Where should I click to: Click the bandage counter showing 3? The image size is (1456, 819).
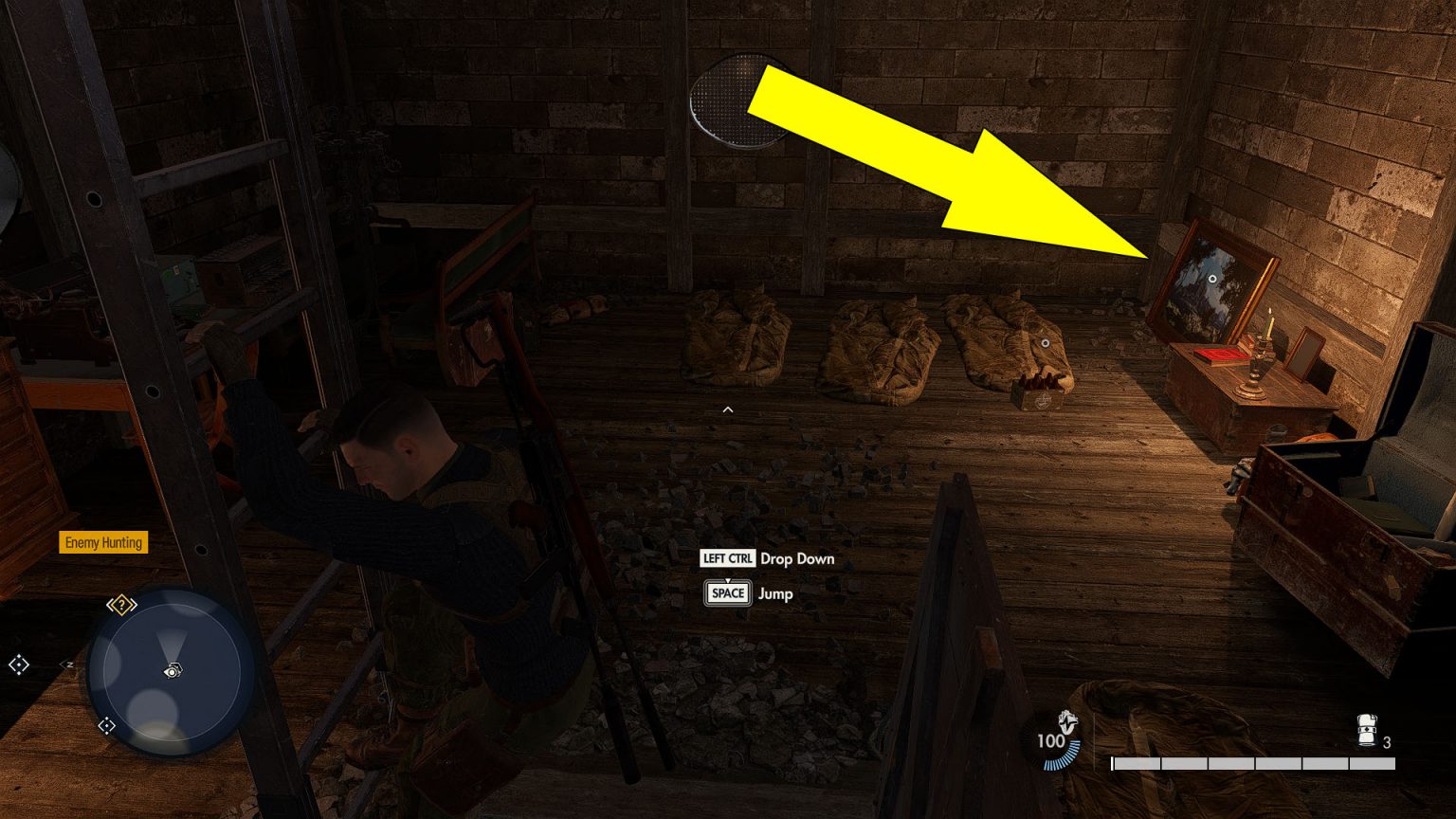[x=1386, y=744]
